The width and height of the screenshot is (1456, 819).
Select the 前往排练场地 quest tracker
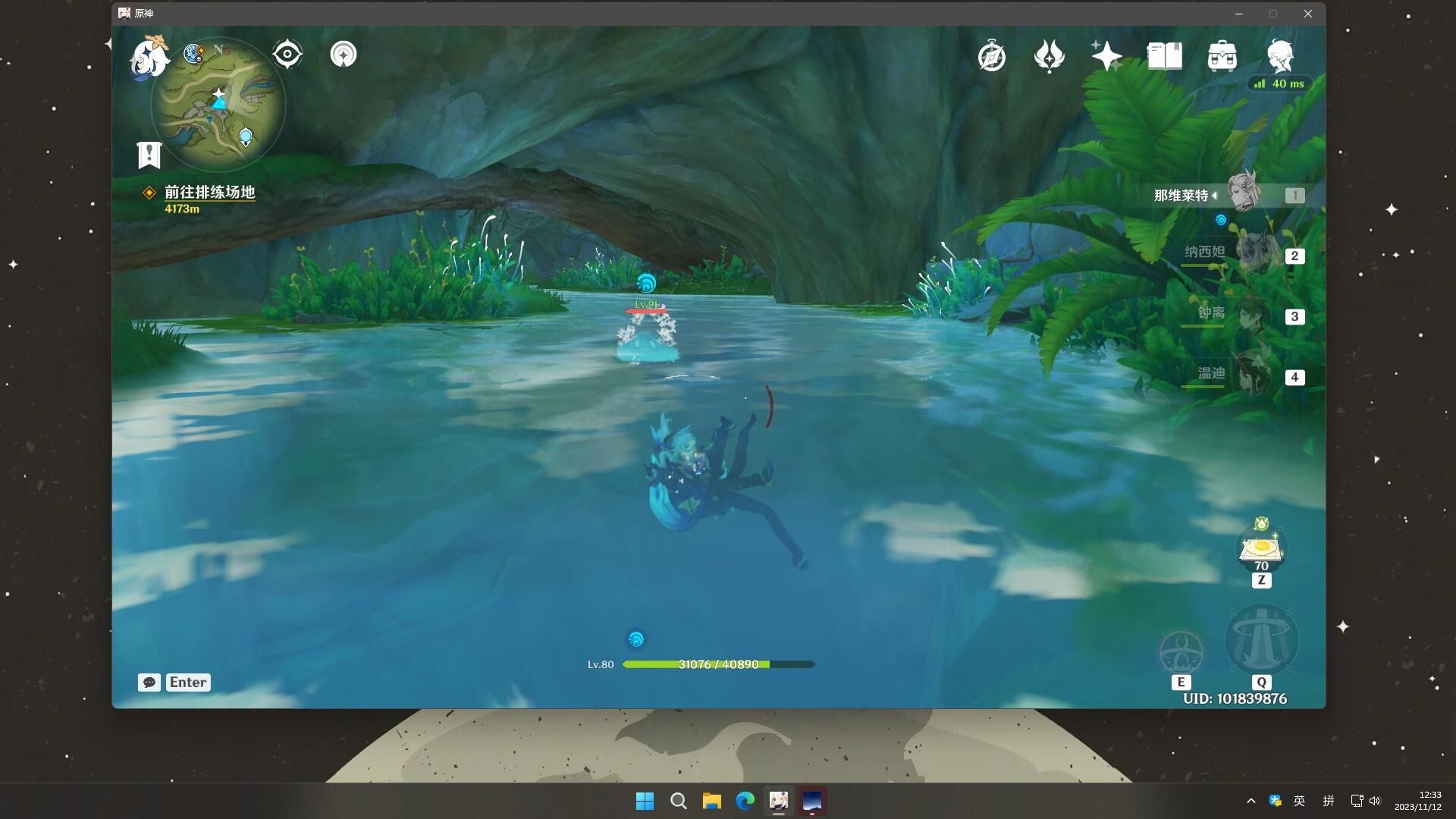[x=209, y=193]
